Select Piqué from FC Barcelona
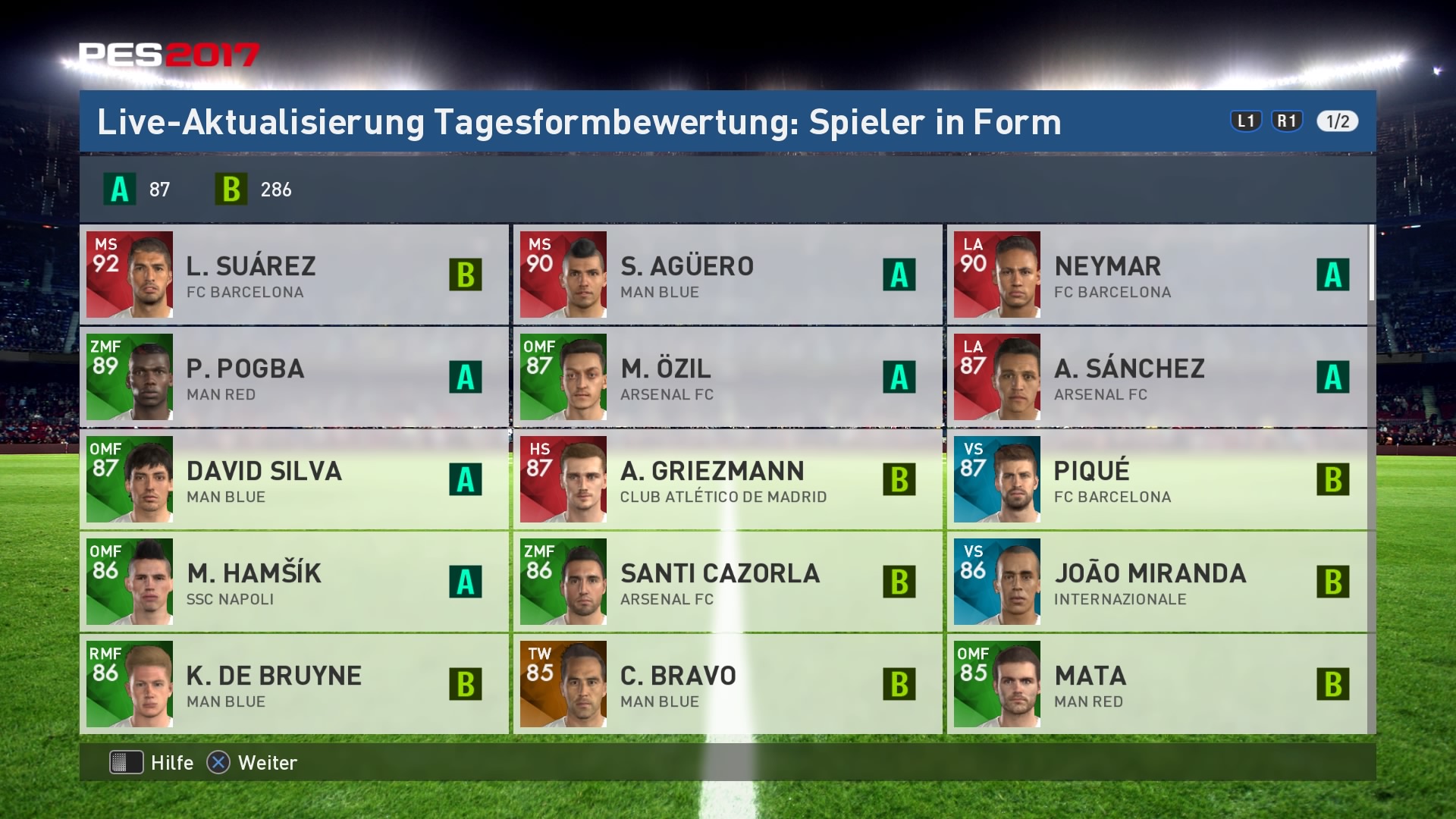Image resolution: width=1456 pixels, height=819 pixels. click(x=1157, y=479)
